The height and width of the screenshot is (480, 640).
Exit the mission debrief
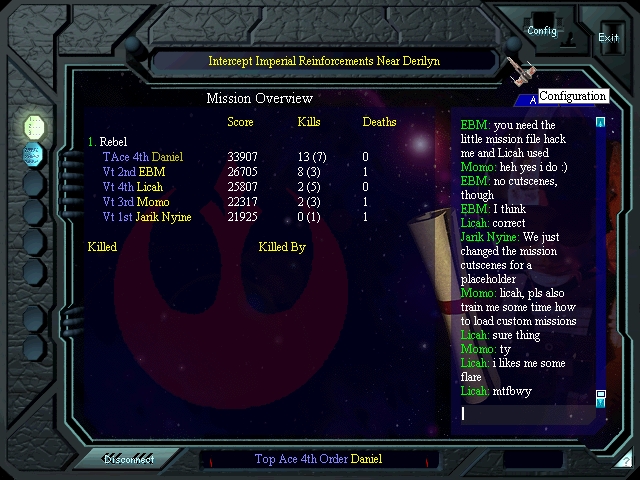click(608, 37)
